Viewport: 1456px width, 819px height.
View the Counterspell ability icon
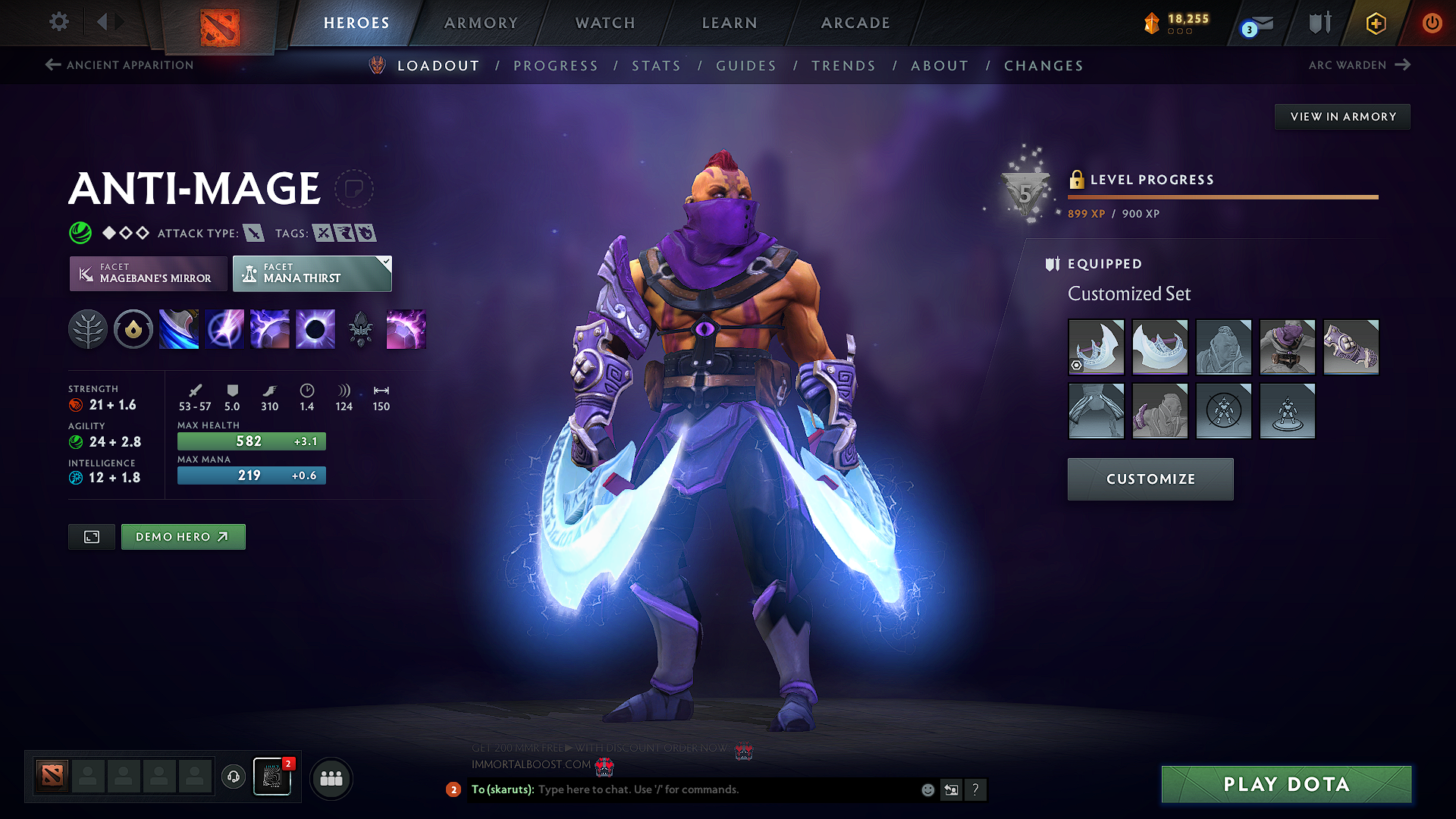point(269,328)
